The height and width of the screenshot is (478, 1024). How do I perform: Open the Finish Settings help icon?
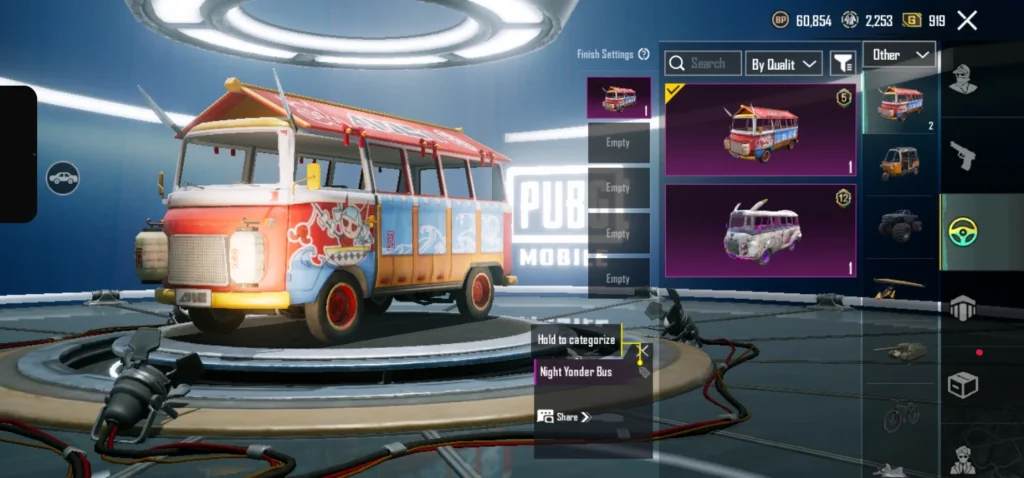pos(644,54)
